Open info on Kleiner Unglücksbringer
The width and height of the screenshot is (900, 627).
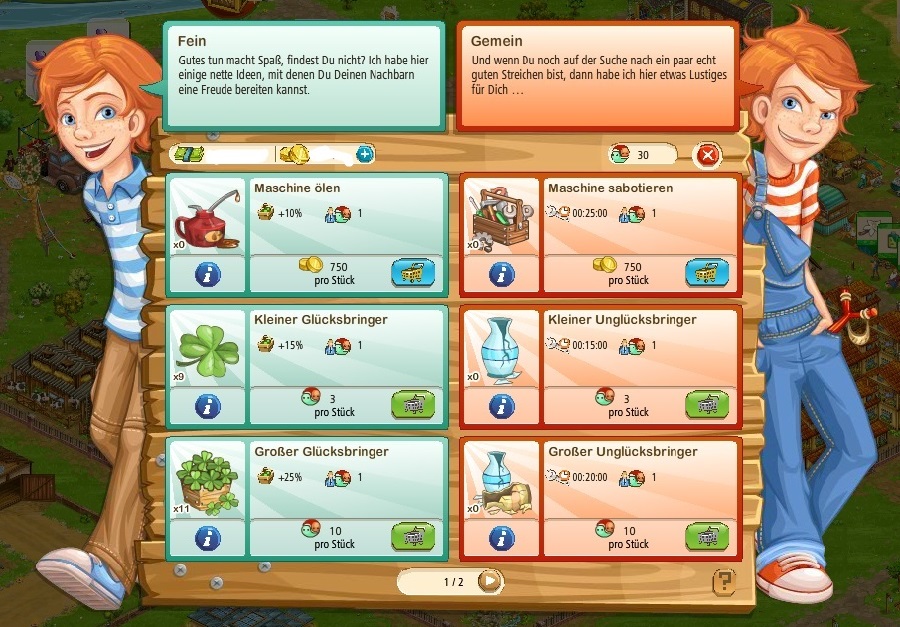click(501, 406)
